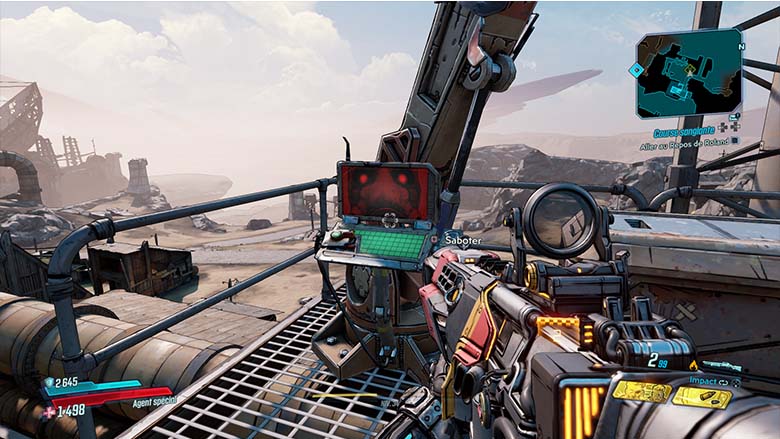The height and width of the screenshot is (439, 780).
Task: Click the minimap in the corner
Action: [x=690, y=74]
